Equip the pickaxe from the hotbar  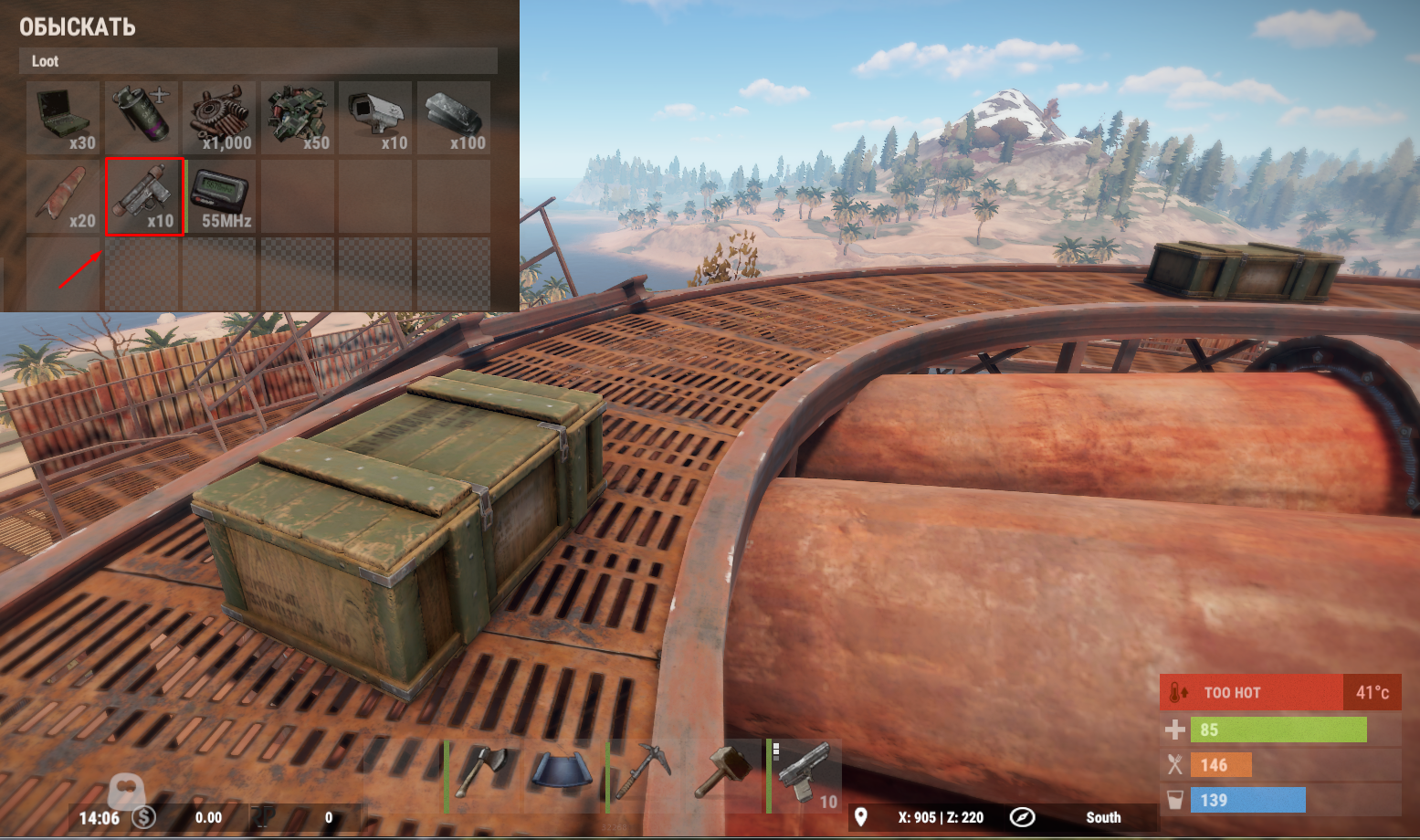pyautogui.click(x=644, y=775)
